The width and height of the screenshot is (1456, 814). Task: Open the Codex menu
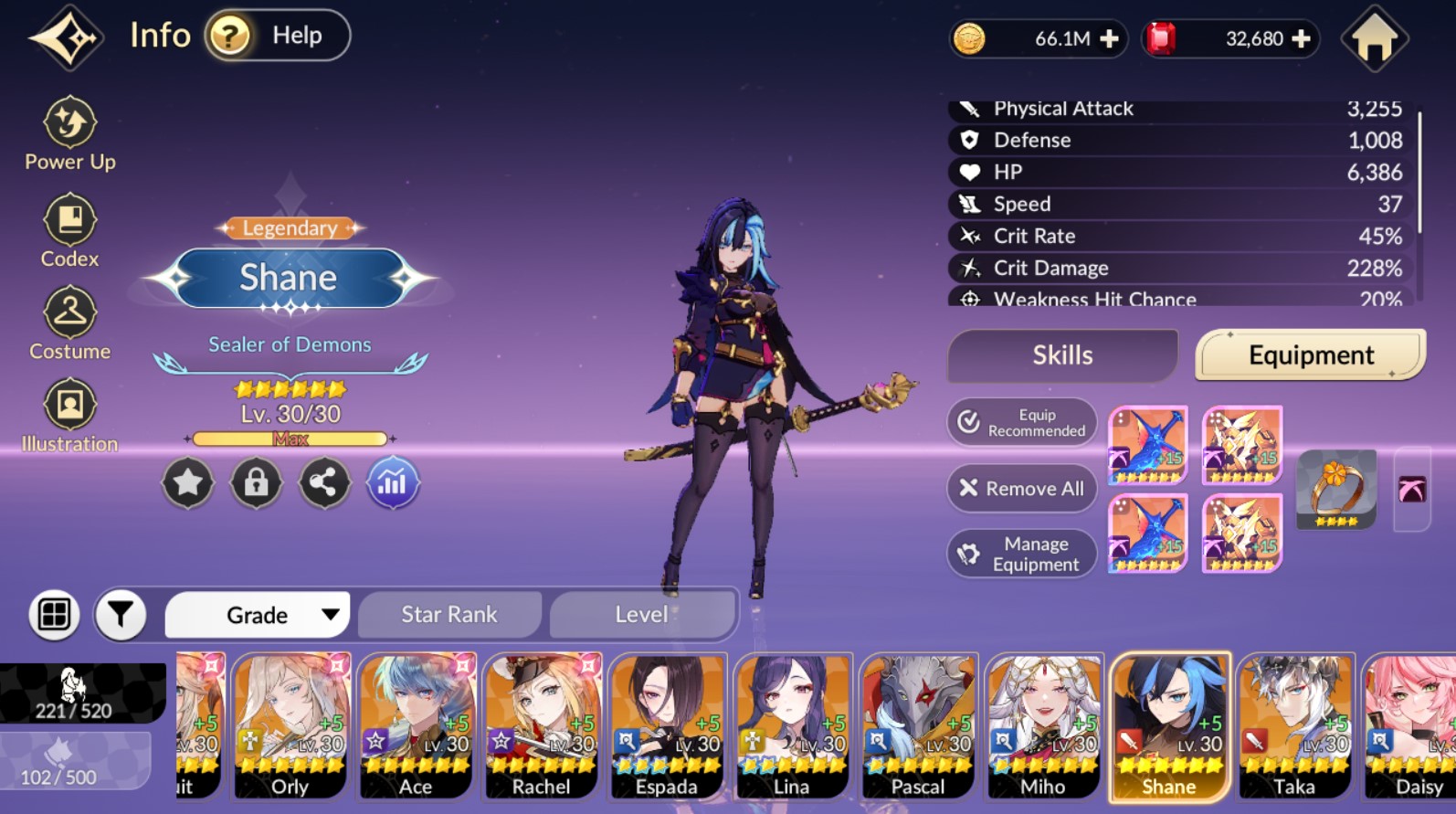tap(69, 231)
